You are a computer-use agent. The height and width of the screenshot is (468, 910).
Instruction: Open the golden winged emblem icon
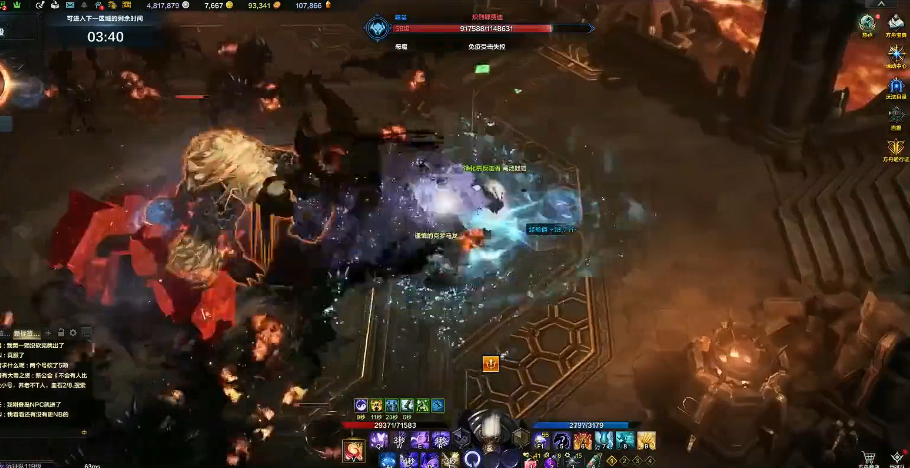[x=896, y=147]
